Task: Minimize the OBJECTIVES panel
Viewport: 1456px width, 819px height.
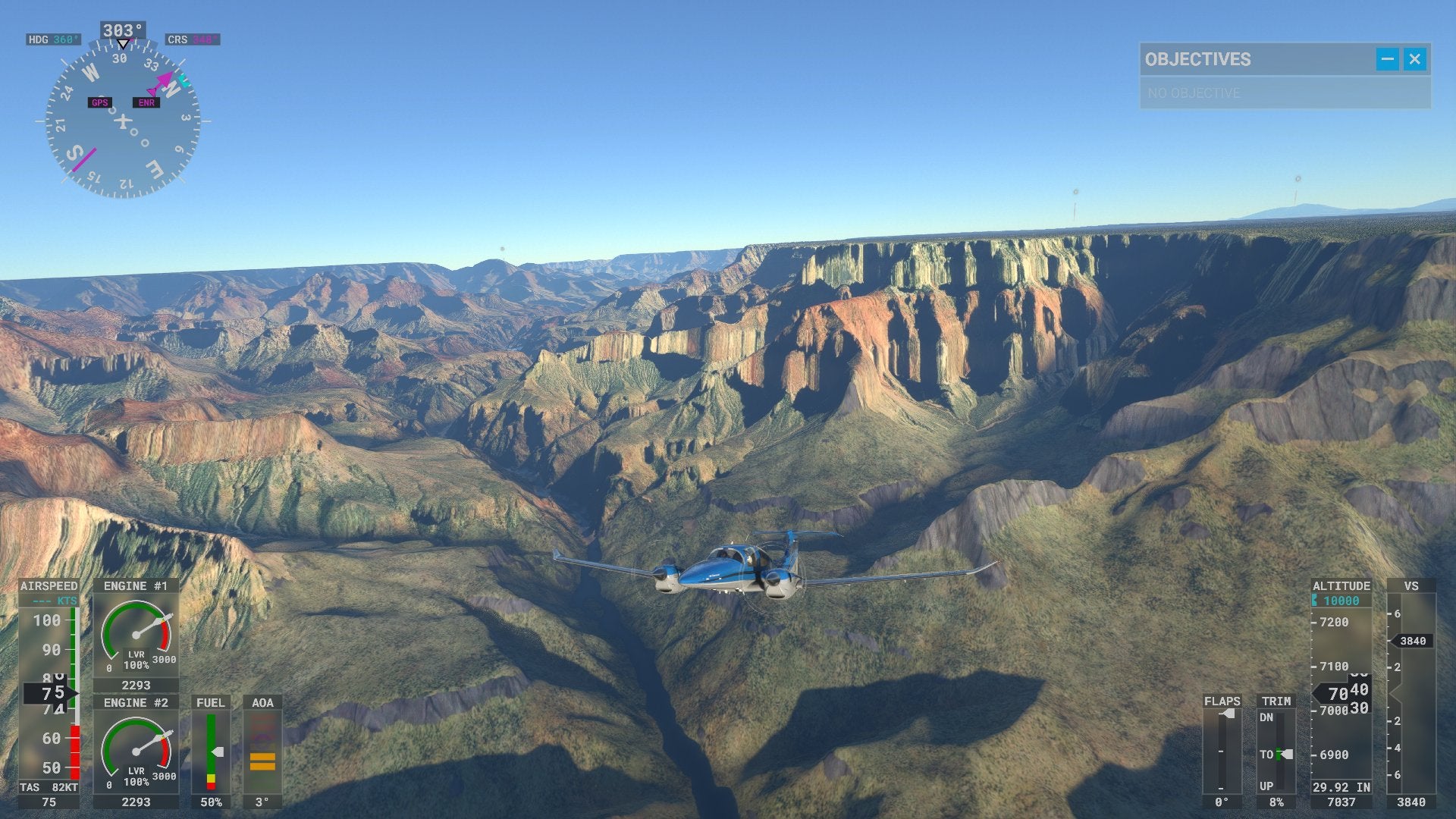Action: click(x=1387, y=60)
